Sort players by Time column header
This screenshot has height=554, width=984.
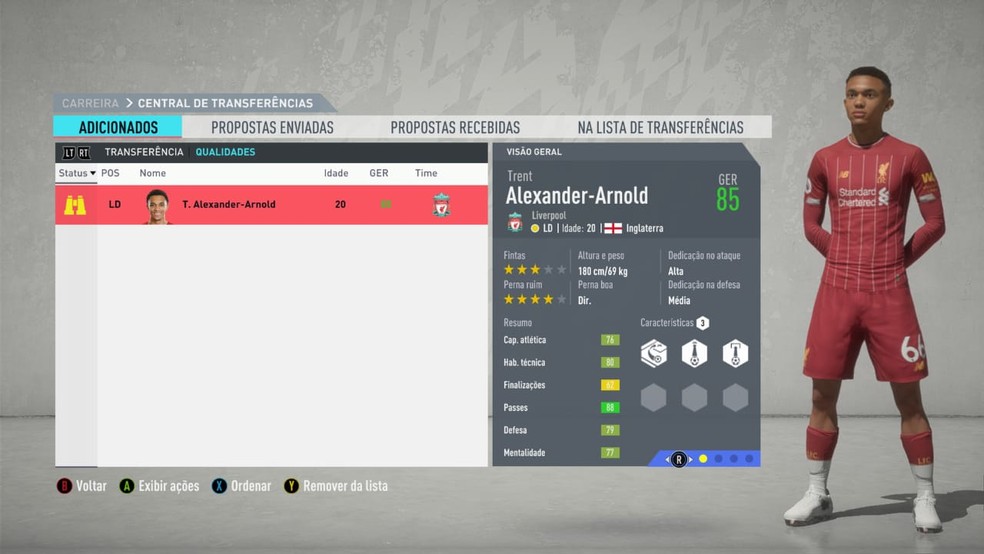tap(426, 173)
